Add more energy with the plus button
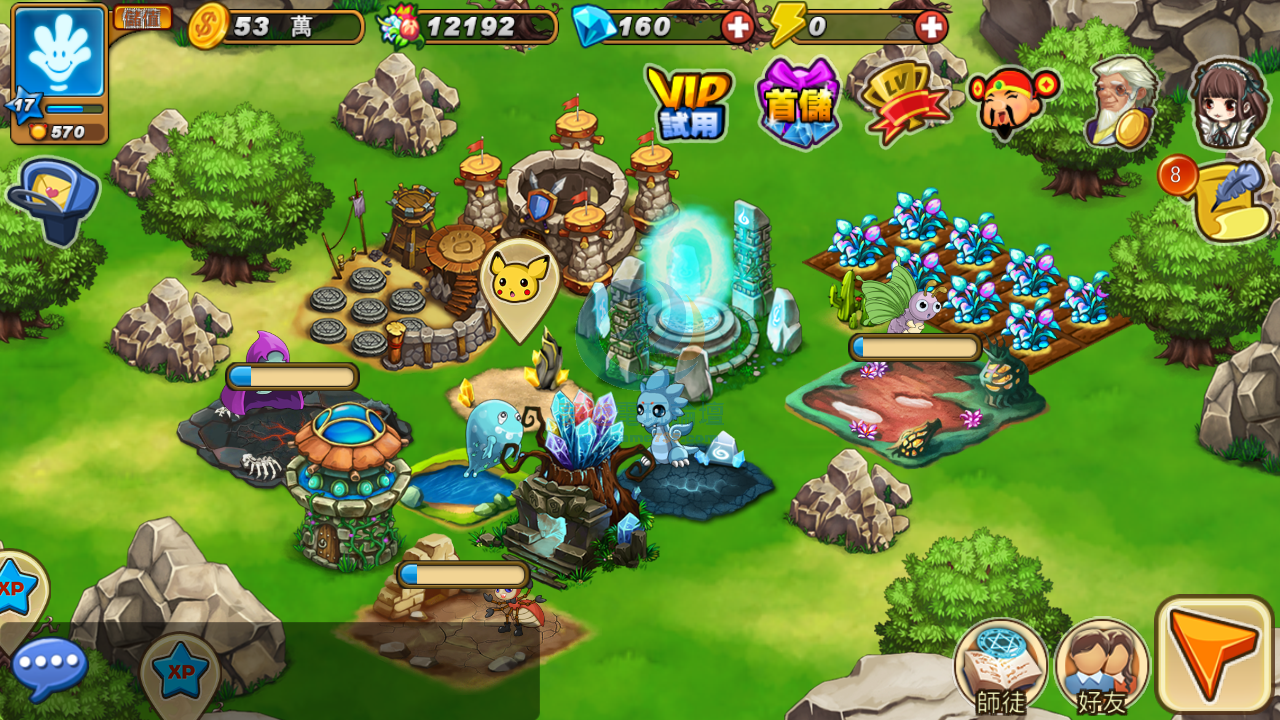 pos(930,27)
